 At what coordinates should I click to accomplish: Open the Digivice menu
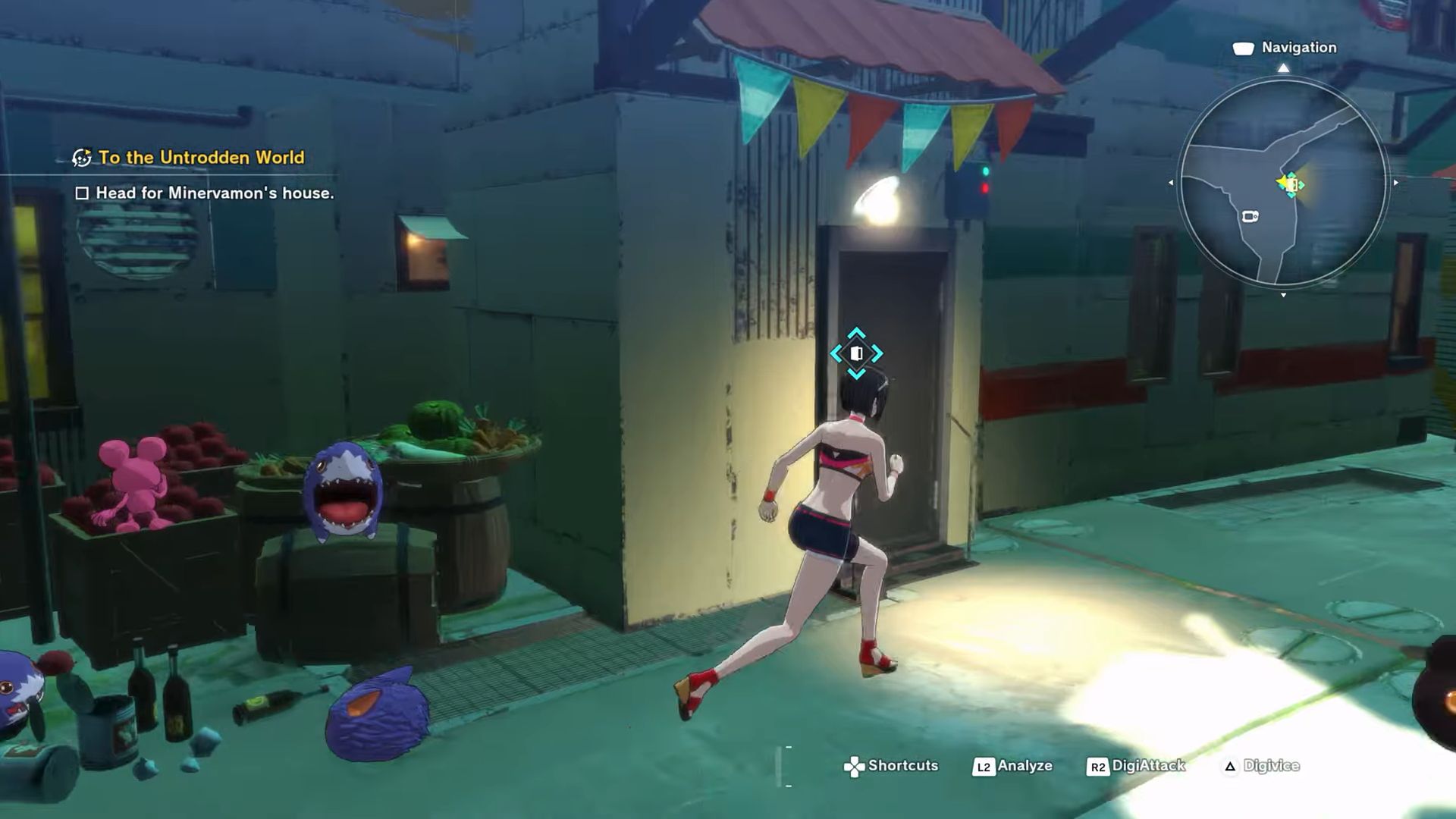click(x=1262, y=766)
